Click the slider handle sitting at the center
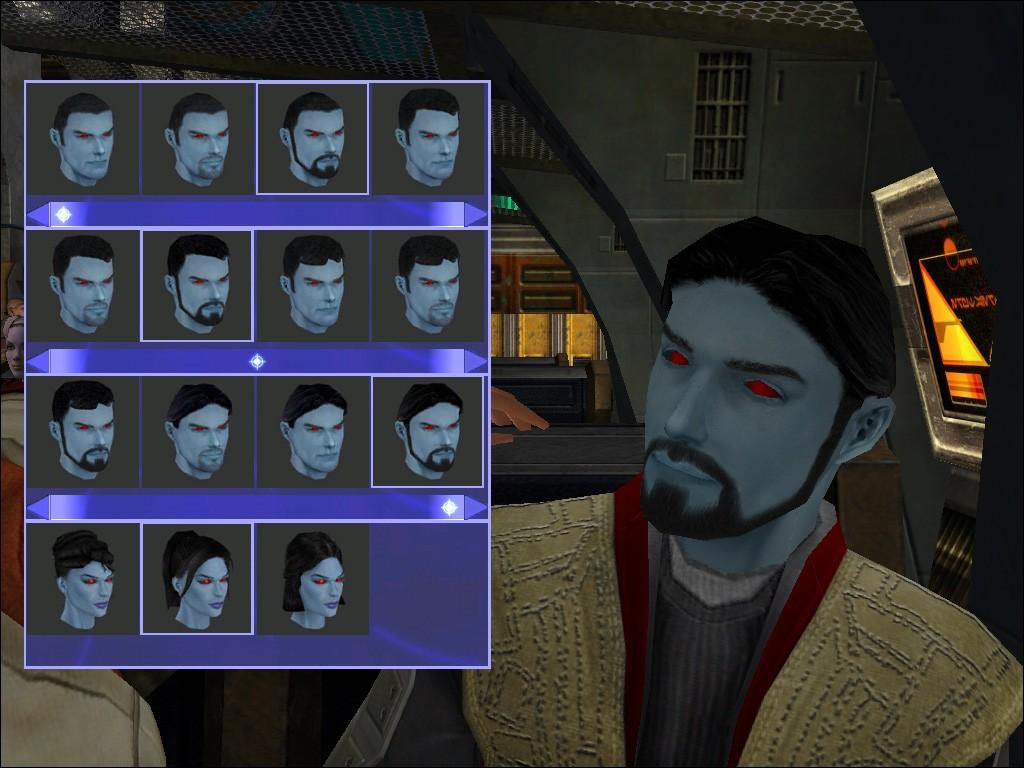 click(x=257, y=361)
